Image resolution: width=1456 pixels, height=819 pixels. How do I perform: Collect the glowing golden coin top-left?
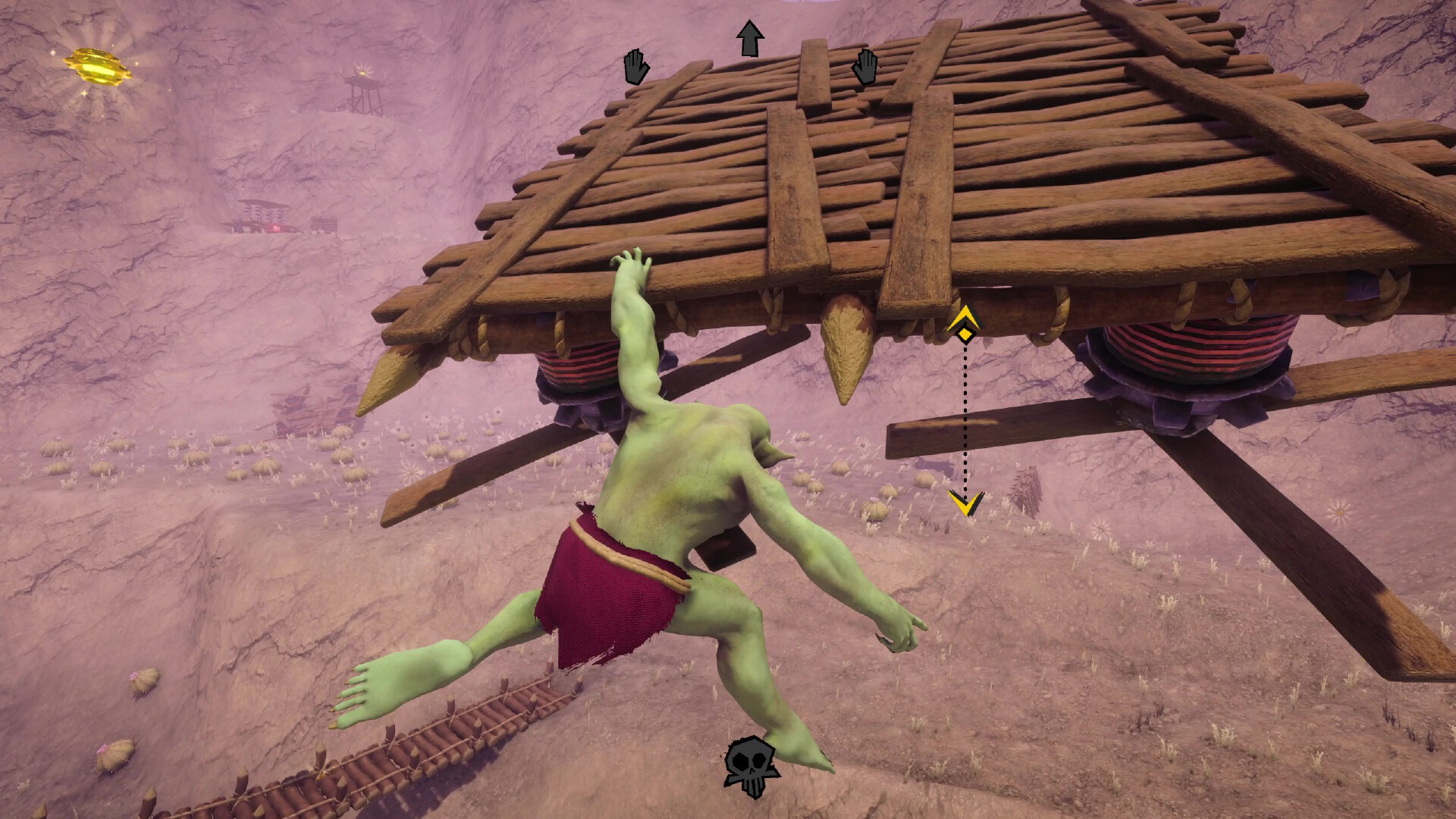pos(97,67)
